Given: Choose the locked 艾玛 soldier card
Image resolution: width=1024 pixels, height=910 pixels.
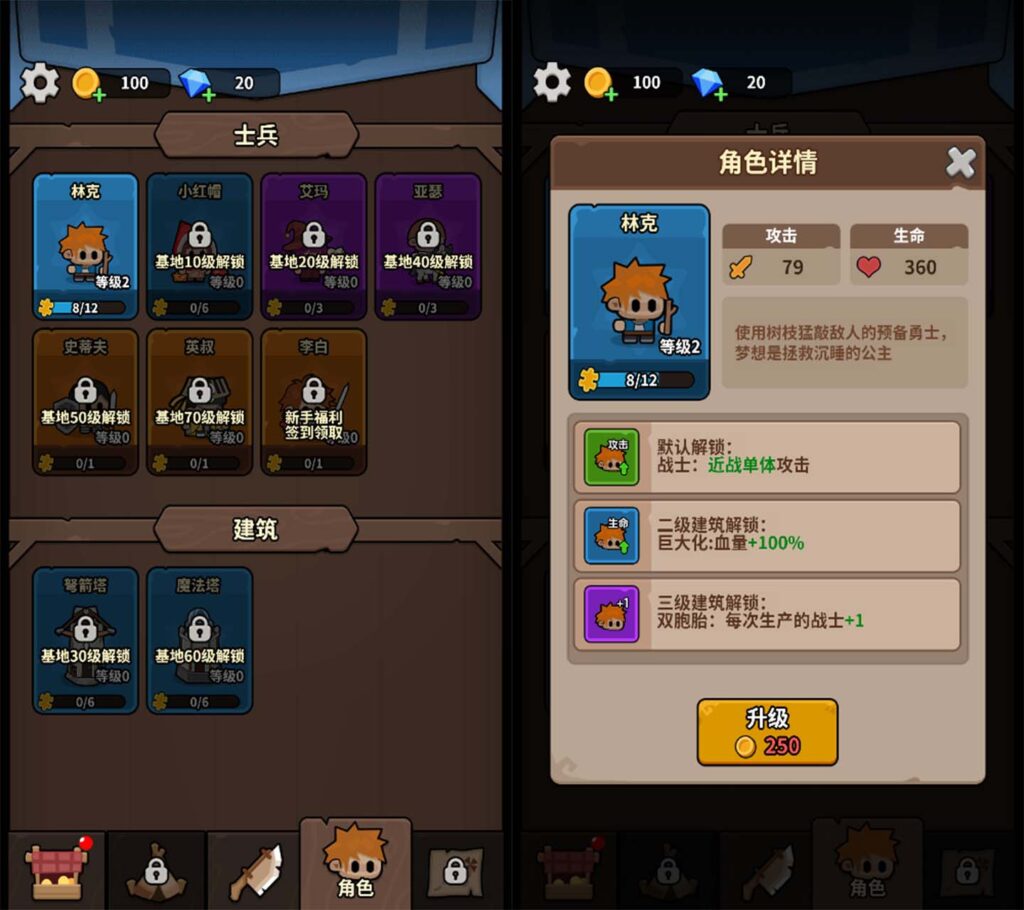Looking at the screenshot, I should pos(313,246).
